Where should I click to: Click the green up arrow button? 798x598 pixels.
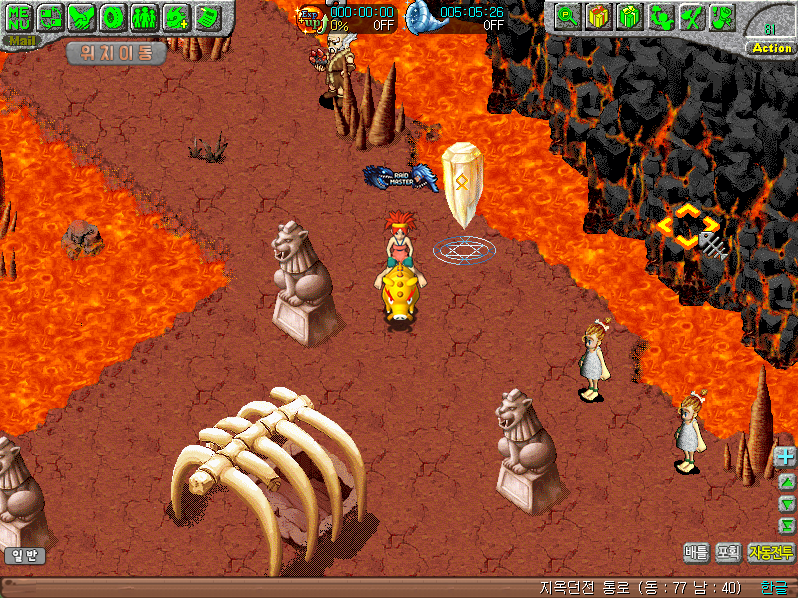pyautogui.click(x=786, y=481)
